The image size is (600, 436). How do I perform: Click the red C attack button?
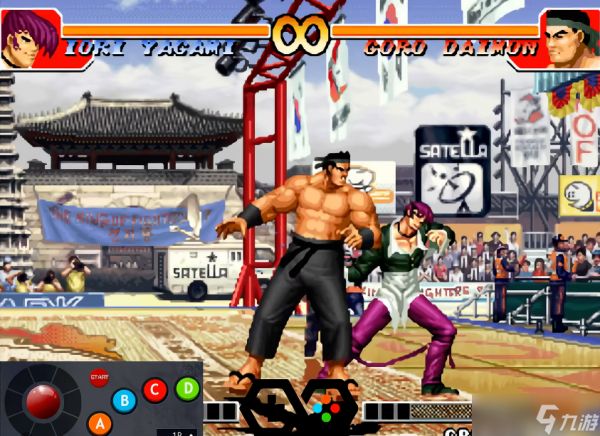click(x=154, y=390)
